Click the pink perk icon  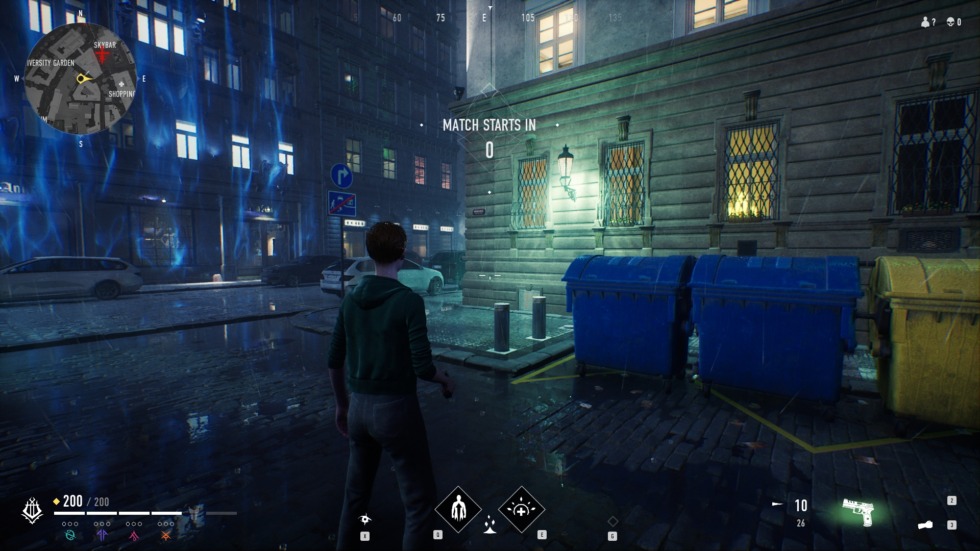(133, 536)
